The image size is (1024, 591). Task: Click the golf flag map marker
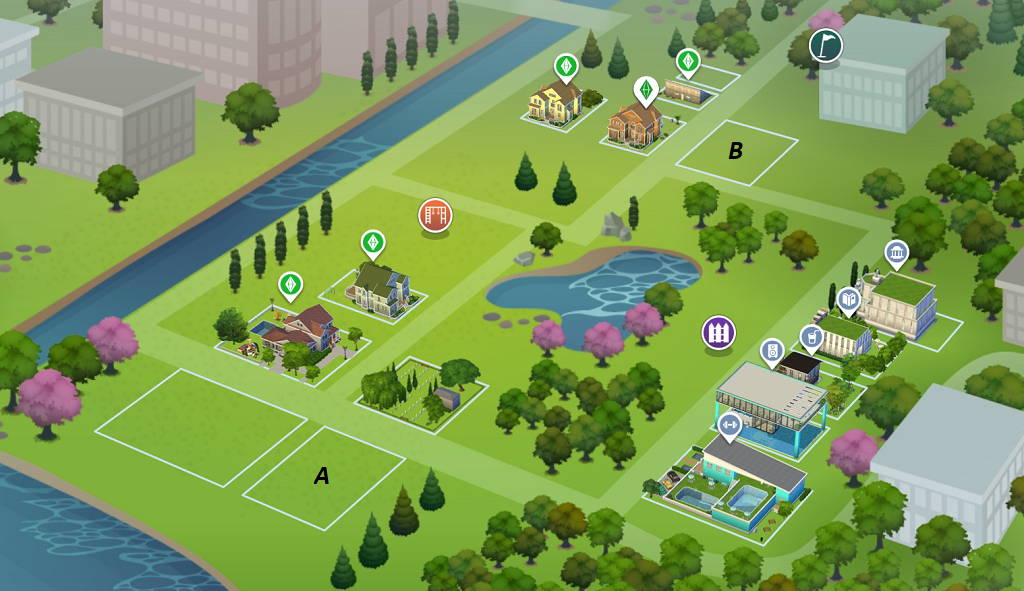tap(825, 45)
